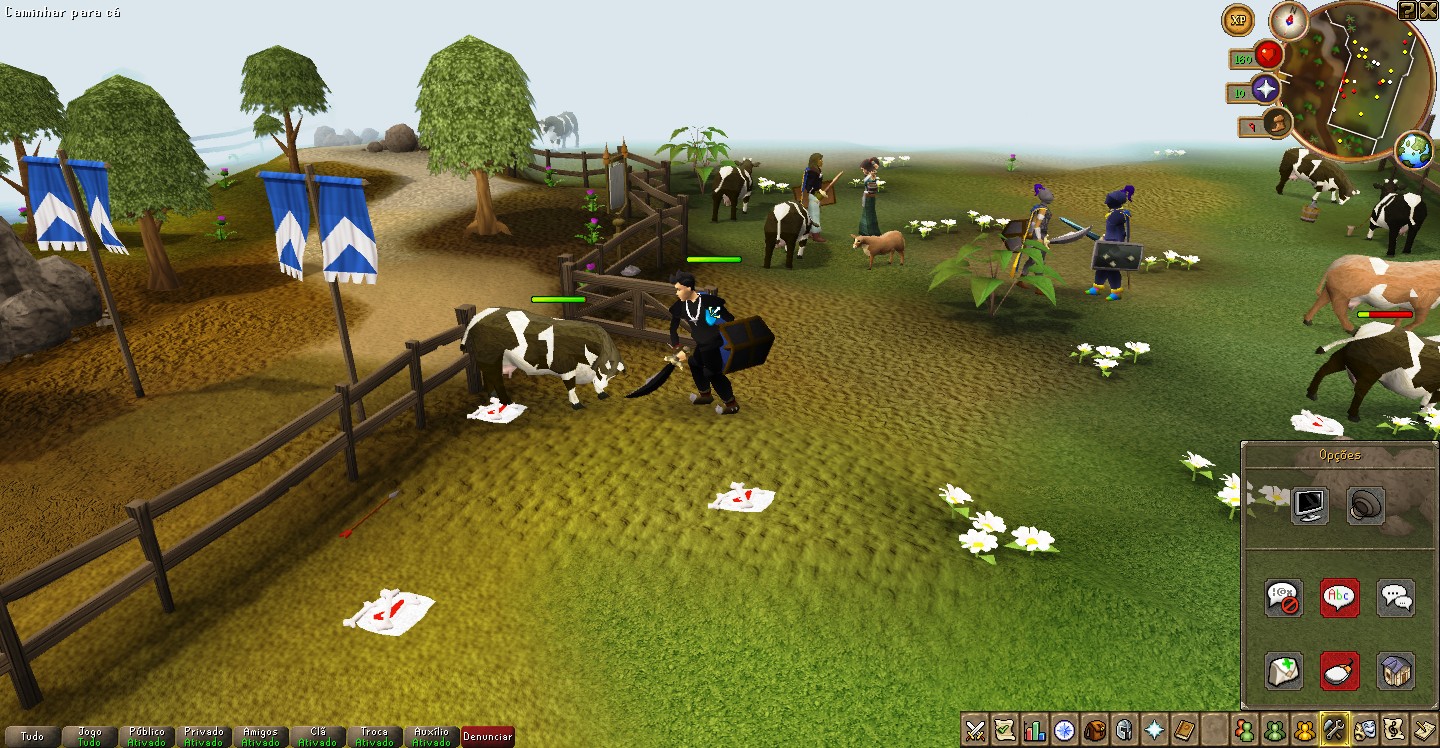Open the magic spellbook tab
Image resolution: width=1440 pixels, height=748 pixels.
pyautogui.click(x=1186, y=729)
